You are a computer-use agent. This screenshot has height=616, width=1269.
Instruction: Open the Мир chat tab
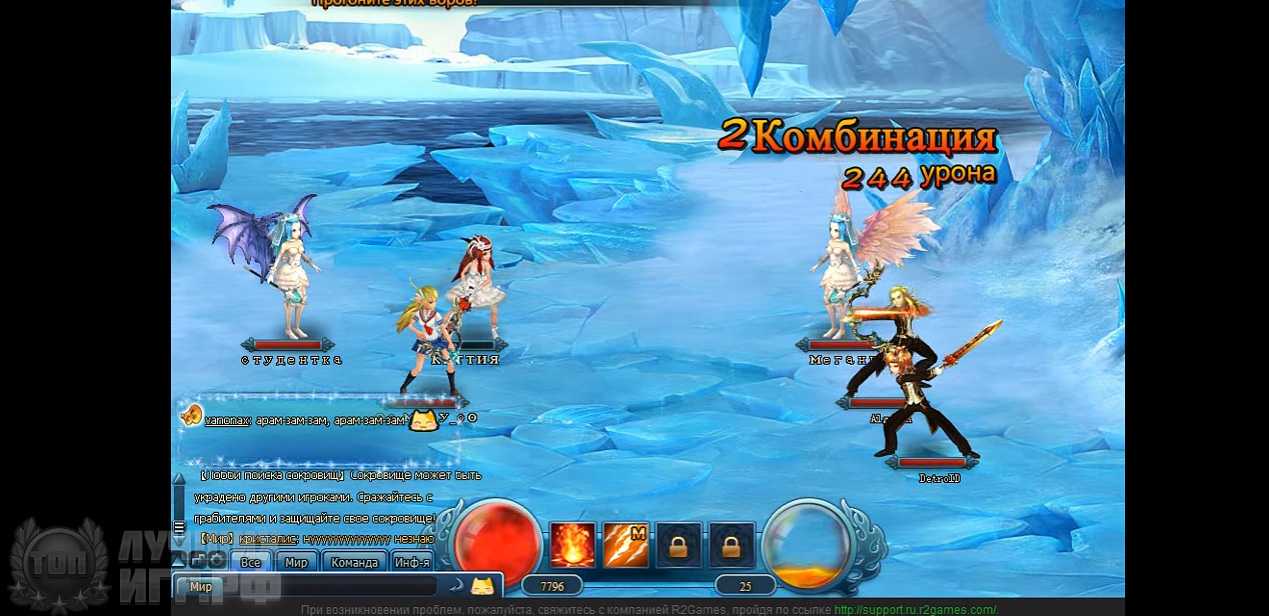[x=296, y=562]
